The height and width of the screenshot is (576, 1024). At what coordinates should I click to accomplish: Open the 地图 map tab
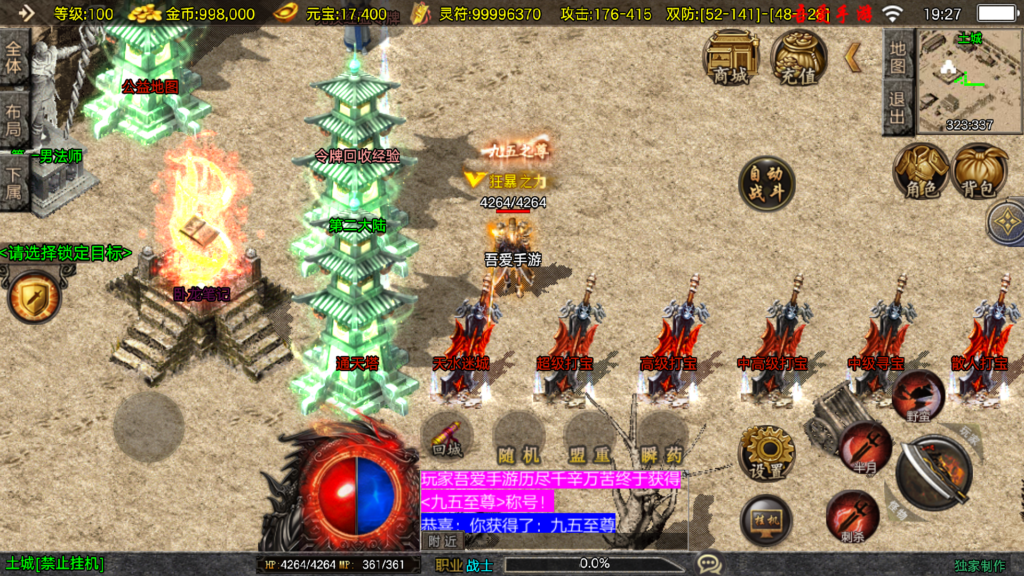click(x=898, y=57)
